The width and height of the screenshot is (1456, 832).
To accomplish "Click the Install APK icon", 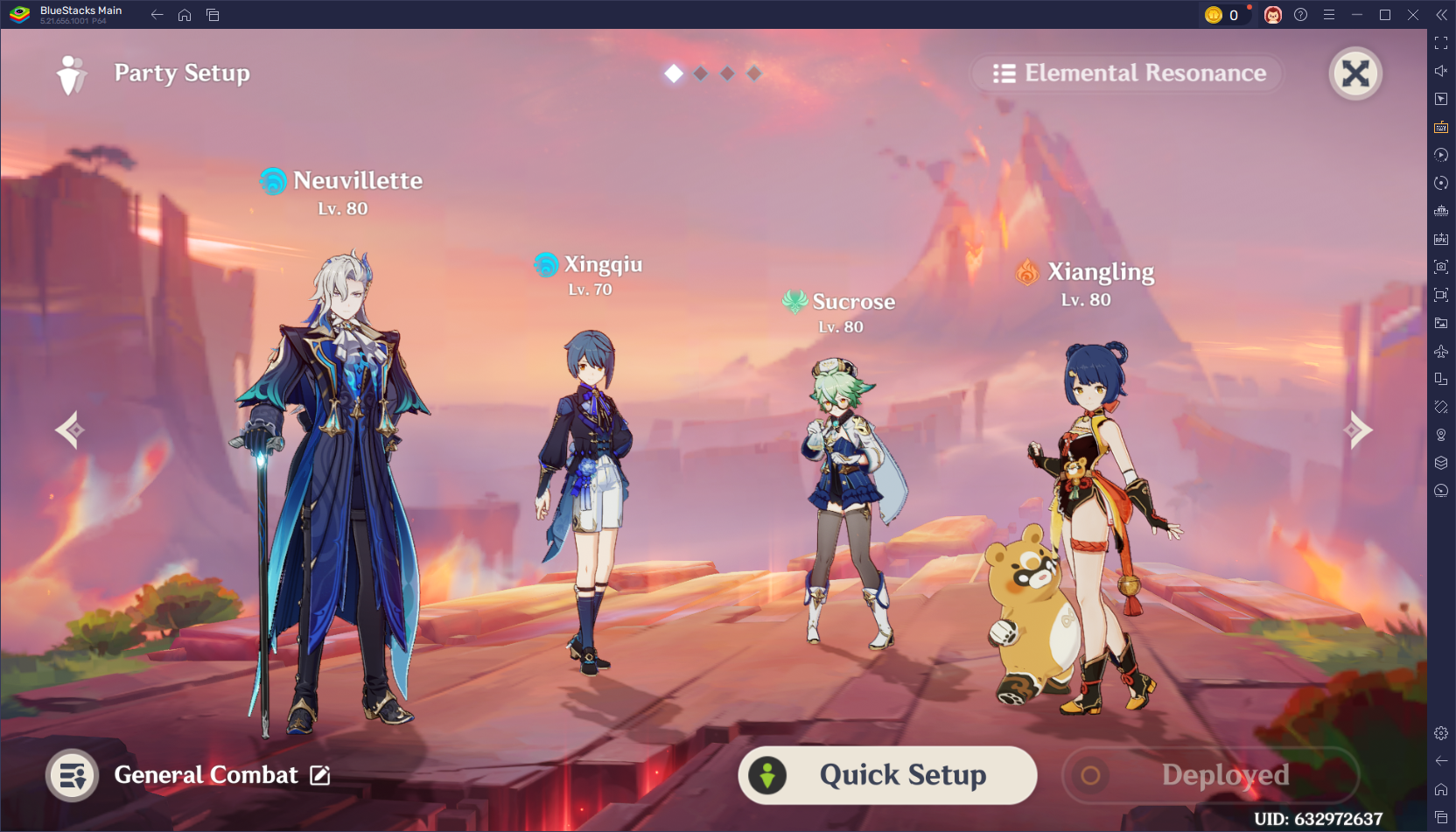I will click(x=1440, y=239).
